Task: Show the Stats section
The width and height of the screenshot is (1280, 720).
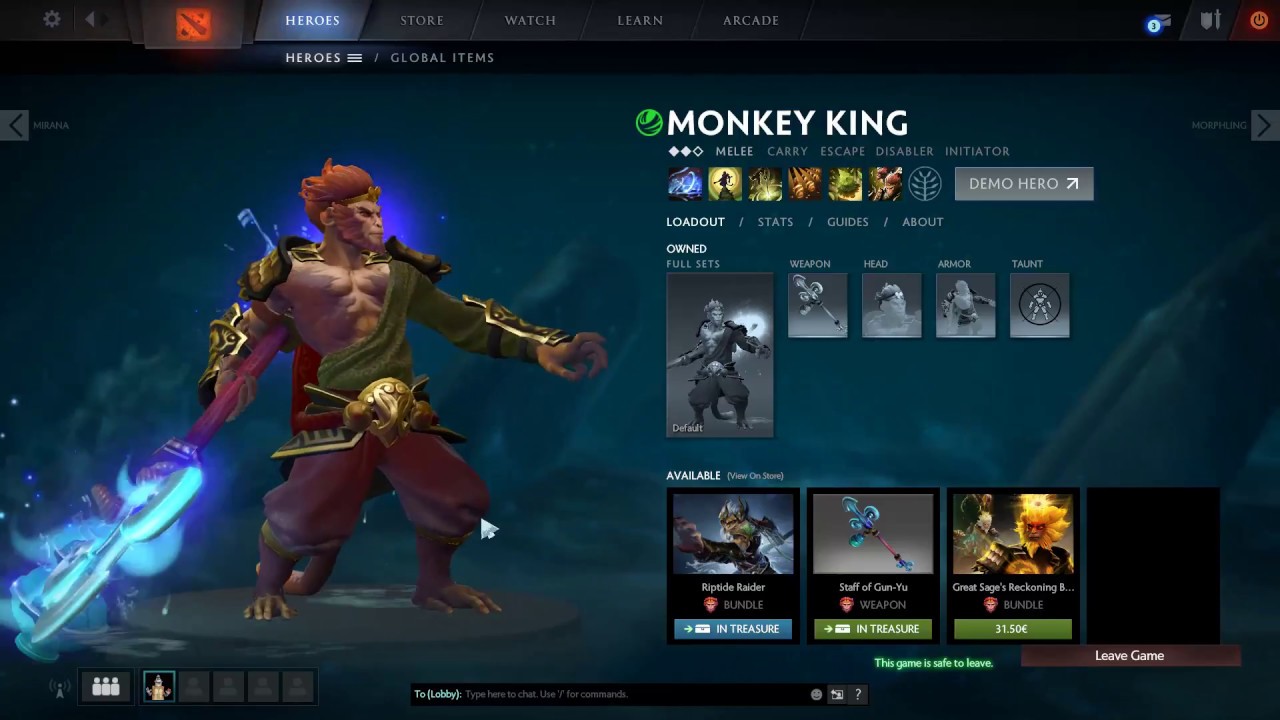Action: pyautogui.click(x=775, y=222)
